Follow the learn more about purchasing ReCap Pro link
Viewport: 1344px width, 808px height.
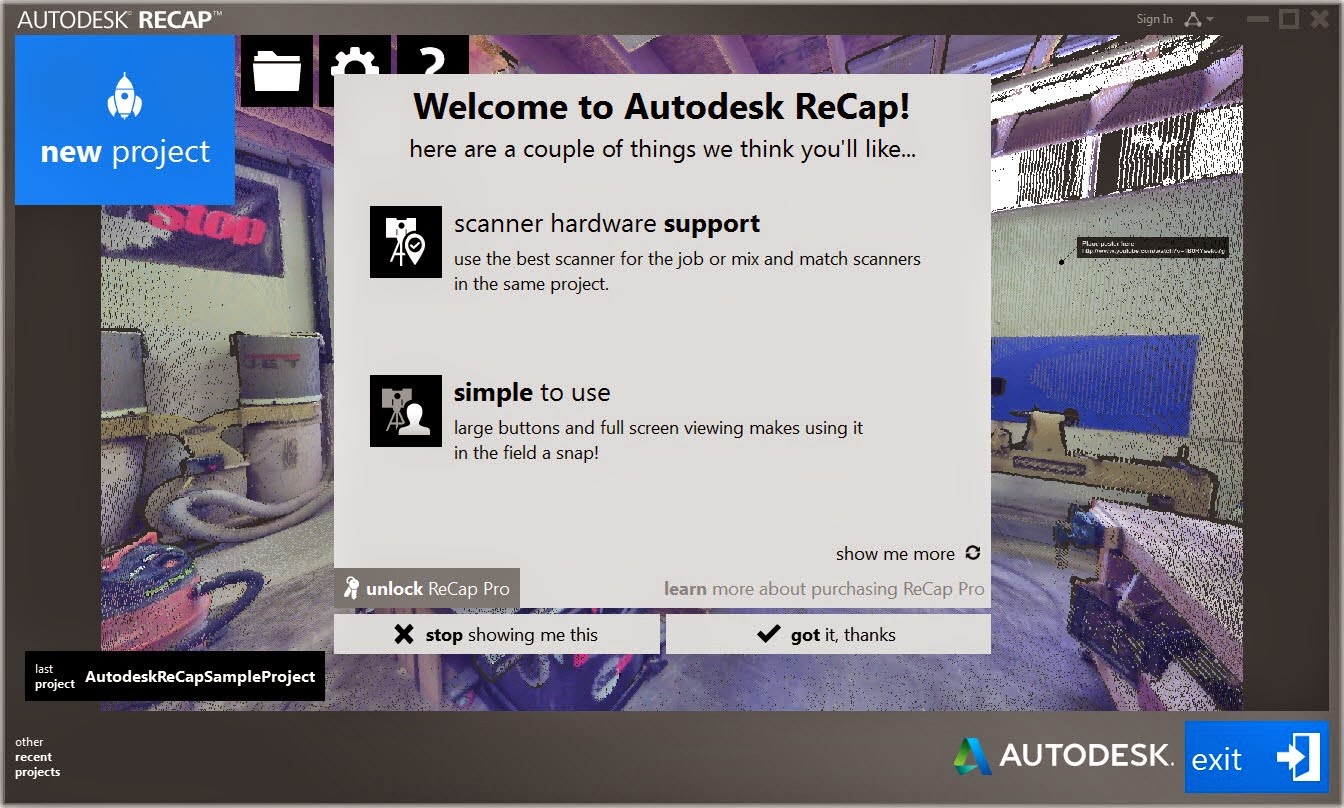click(x=826, y=589)
